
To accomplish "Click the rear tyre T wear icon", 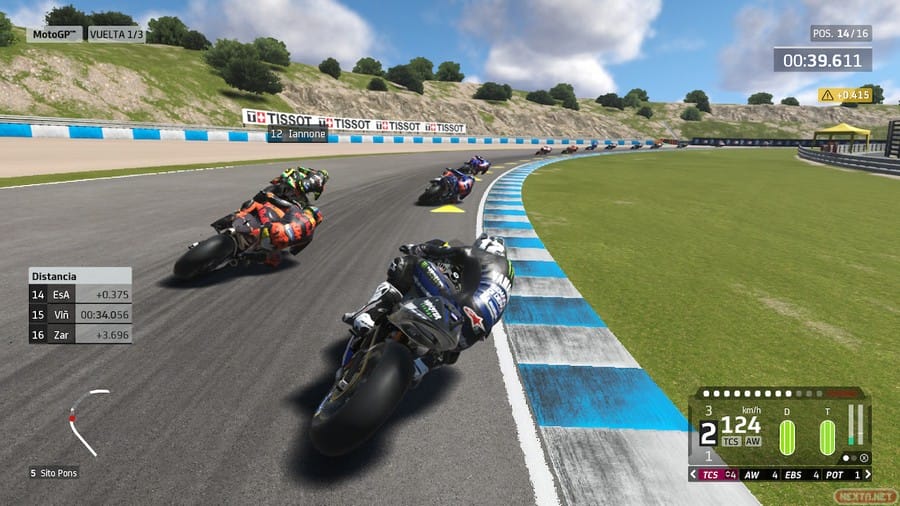I will (x=827, y=437).
